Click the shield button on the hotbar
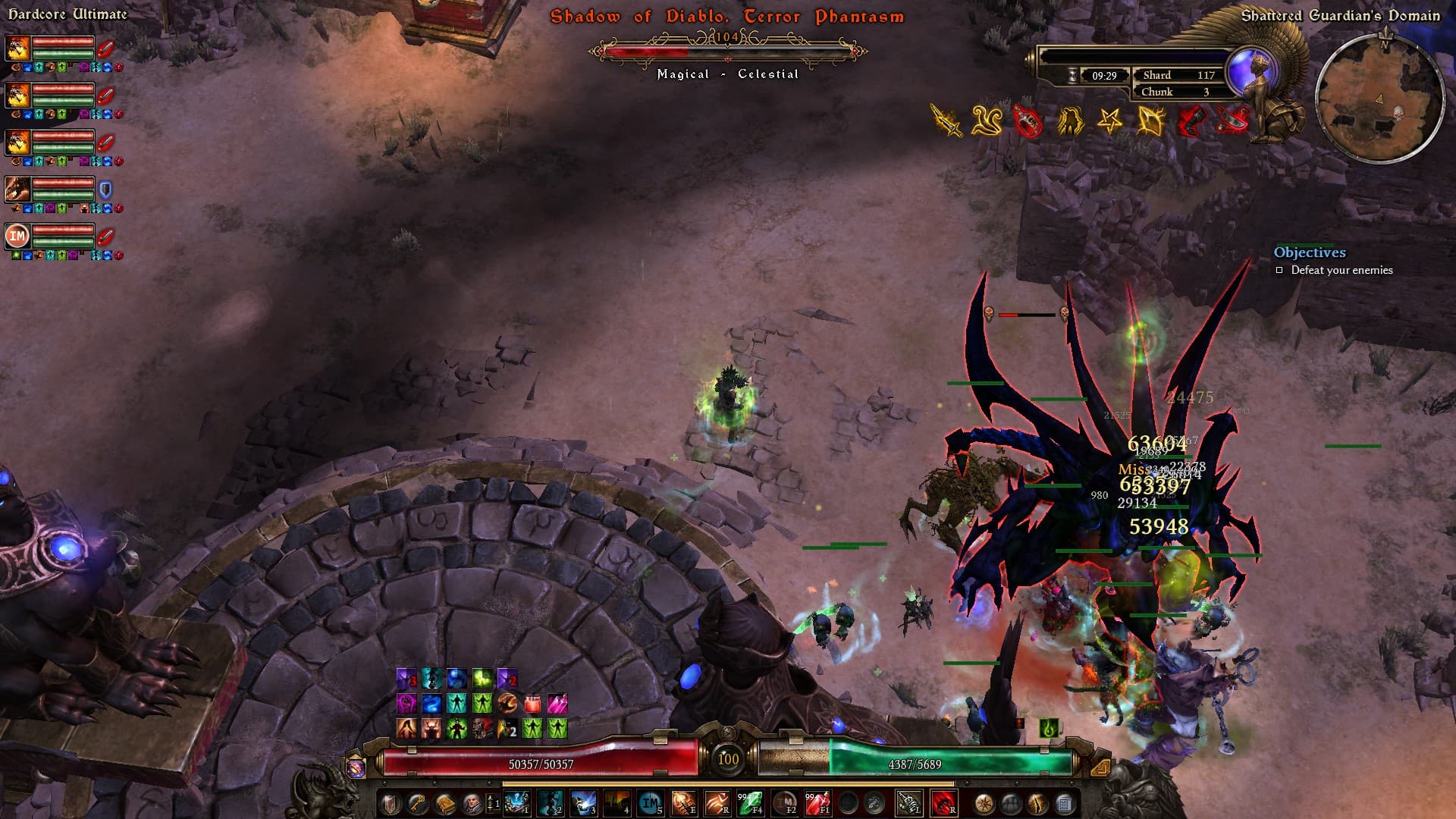The width and height of the screenshot is (1456, 819). (x=391, y=803)
